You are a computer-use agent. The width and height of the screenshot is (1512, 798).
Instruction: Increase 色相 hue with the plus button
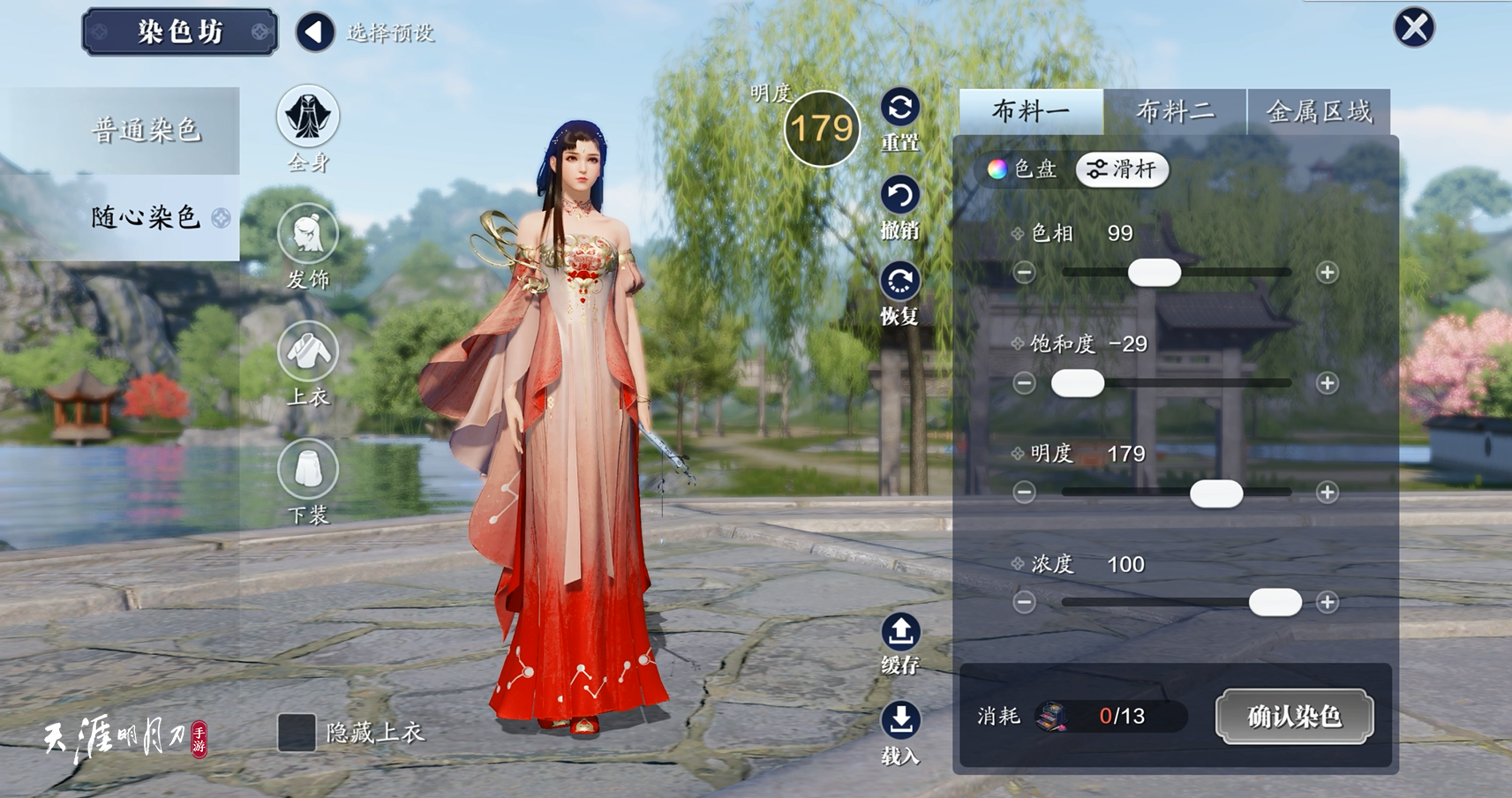1327,273
